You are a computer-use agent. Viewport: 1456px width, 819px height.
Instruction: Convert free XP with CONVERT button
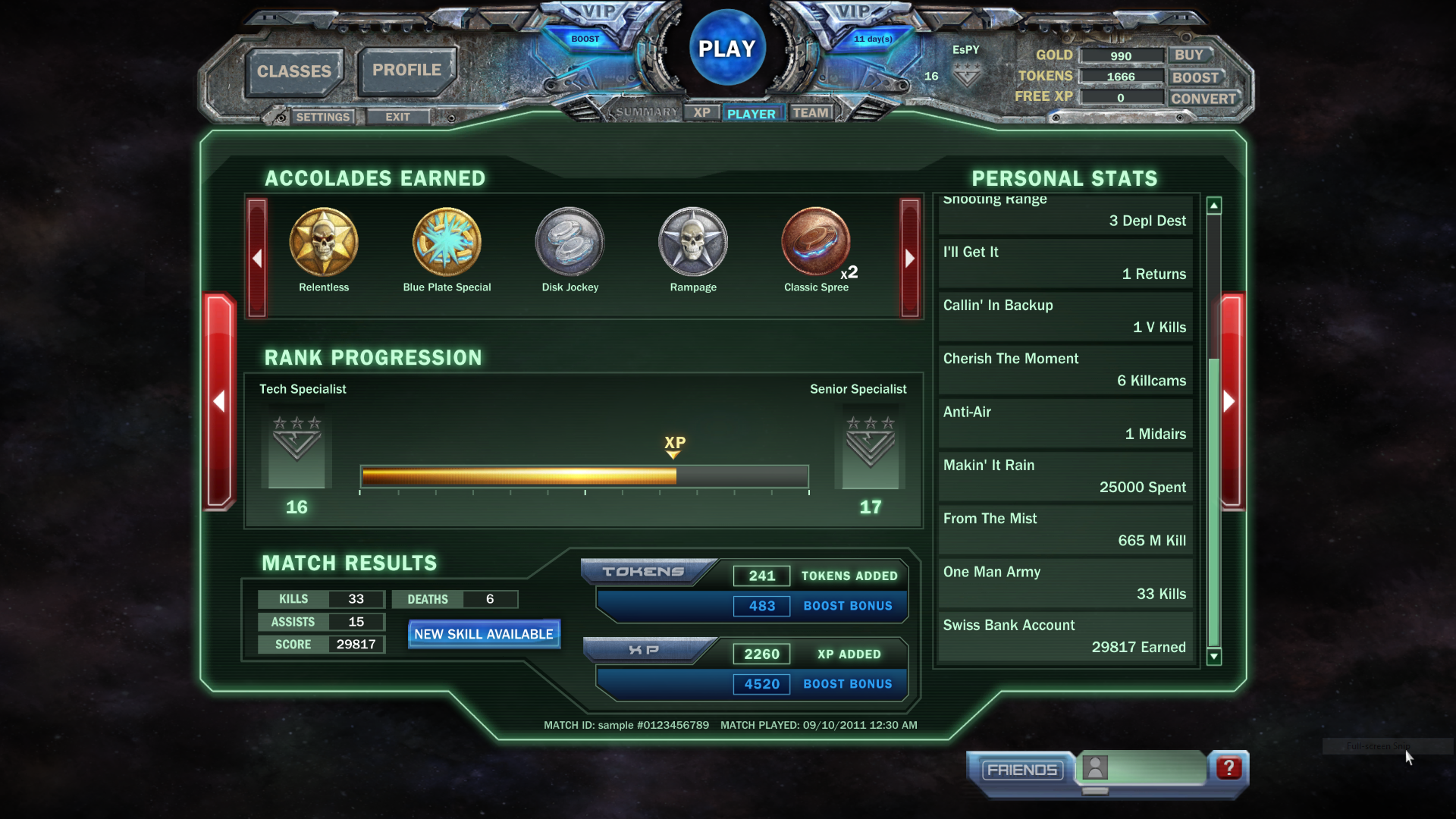coord(1203,99)
